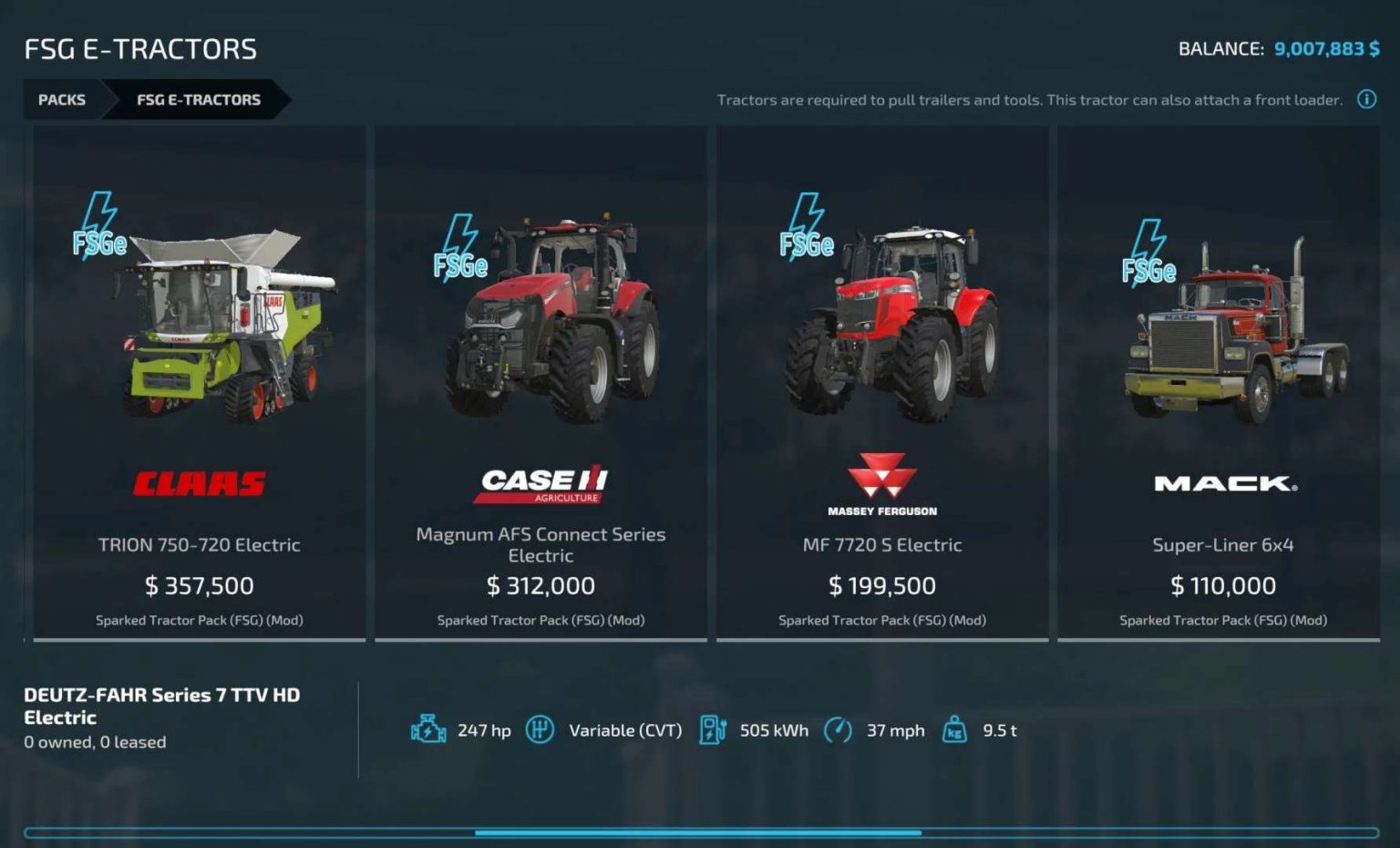Click the CASE IH Agriculture logo

540,483
